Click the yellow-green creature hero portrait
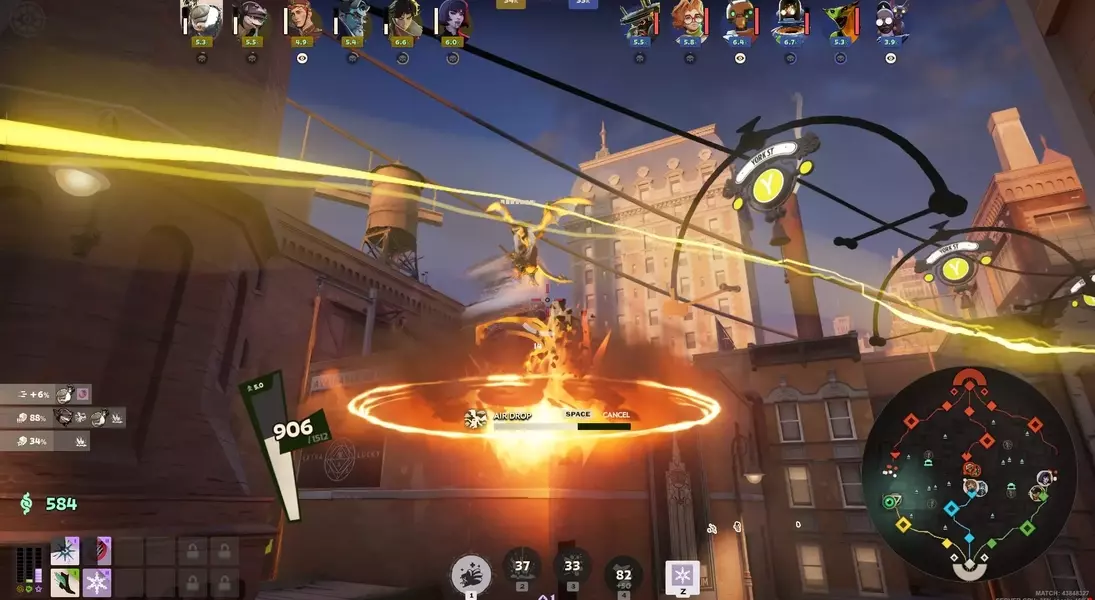 (840, 18)
